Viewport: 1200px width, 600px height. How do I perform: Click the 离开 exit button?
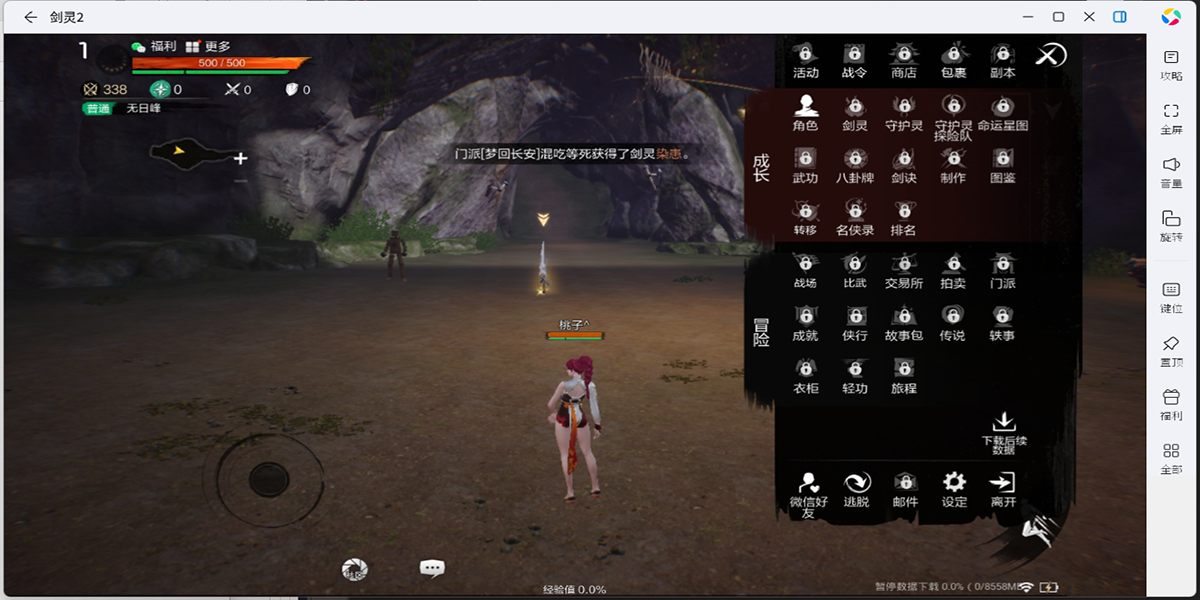[1003, 488]
